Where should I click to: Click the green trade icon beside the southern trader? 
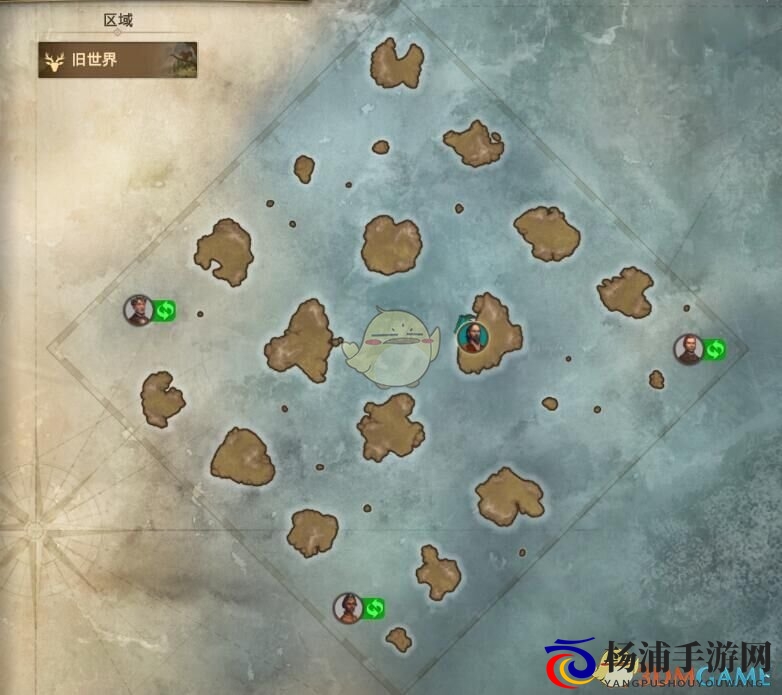click(x=374, y=607)
